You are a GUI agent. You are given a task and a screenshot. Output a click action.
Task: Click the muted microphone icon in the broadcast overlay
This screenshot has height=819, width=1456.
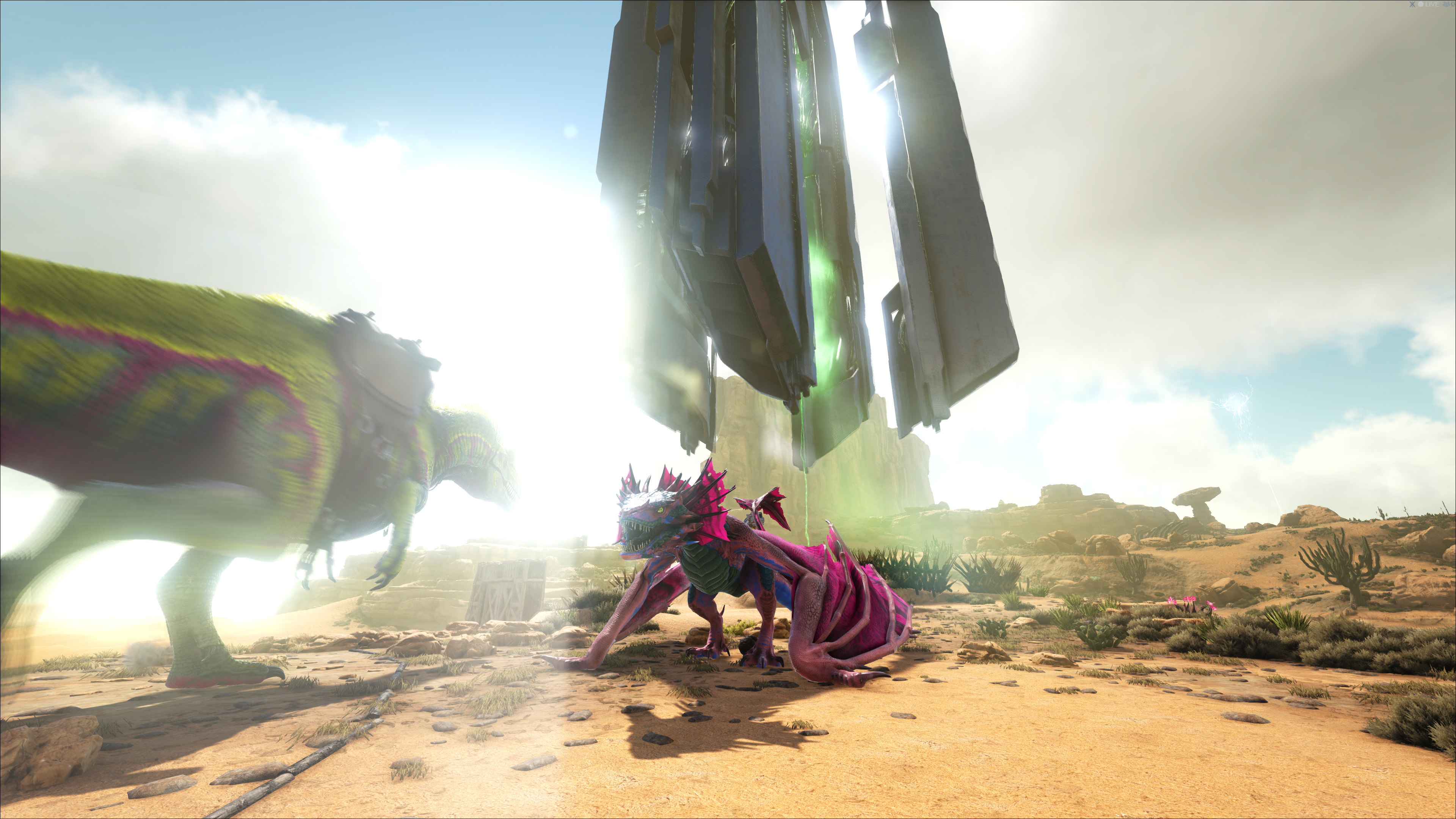click(1412, 5)
